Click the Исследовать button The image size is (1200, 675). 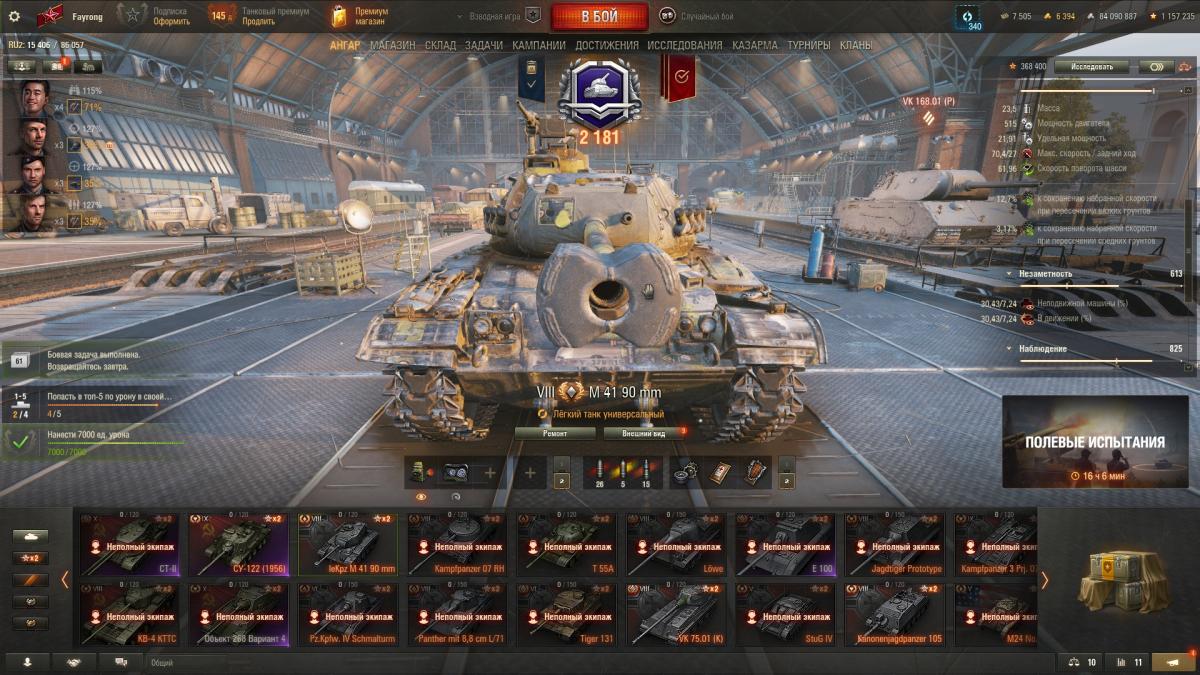[x=1091, y=66]
